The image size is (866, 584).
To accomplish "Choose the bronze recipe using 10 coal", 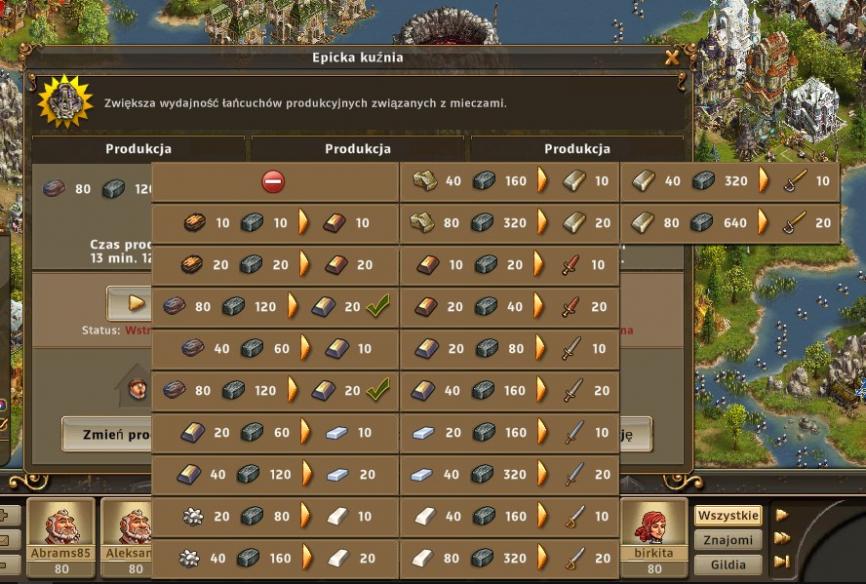I will [274, 223].
